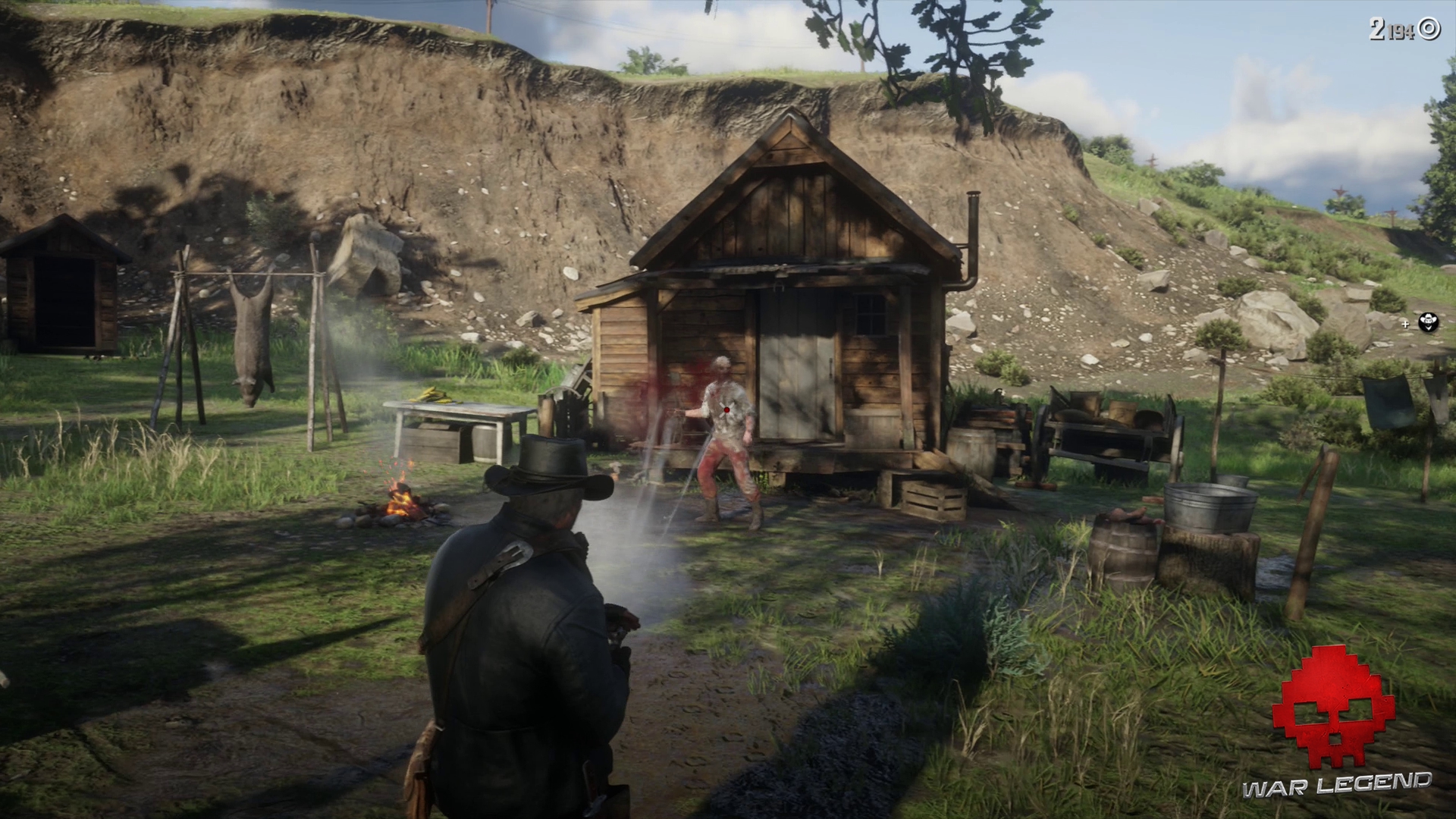Click the red hit marker on the enemy
The width and height of the screenshot is (1456, 819).
[x=726, y=409]
